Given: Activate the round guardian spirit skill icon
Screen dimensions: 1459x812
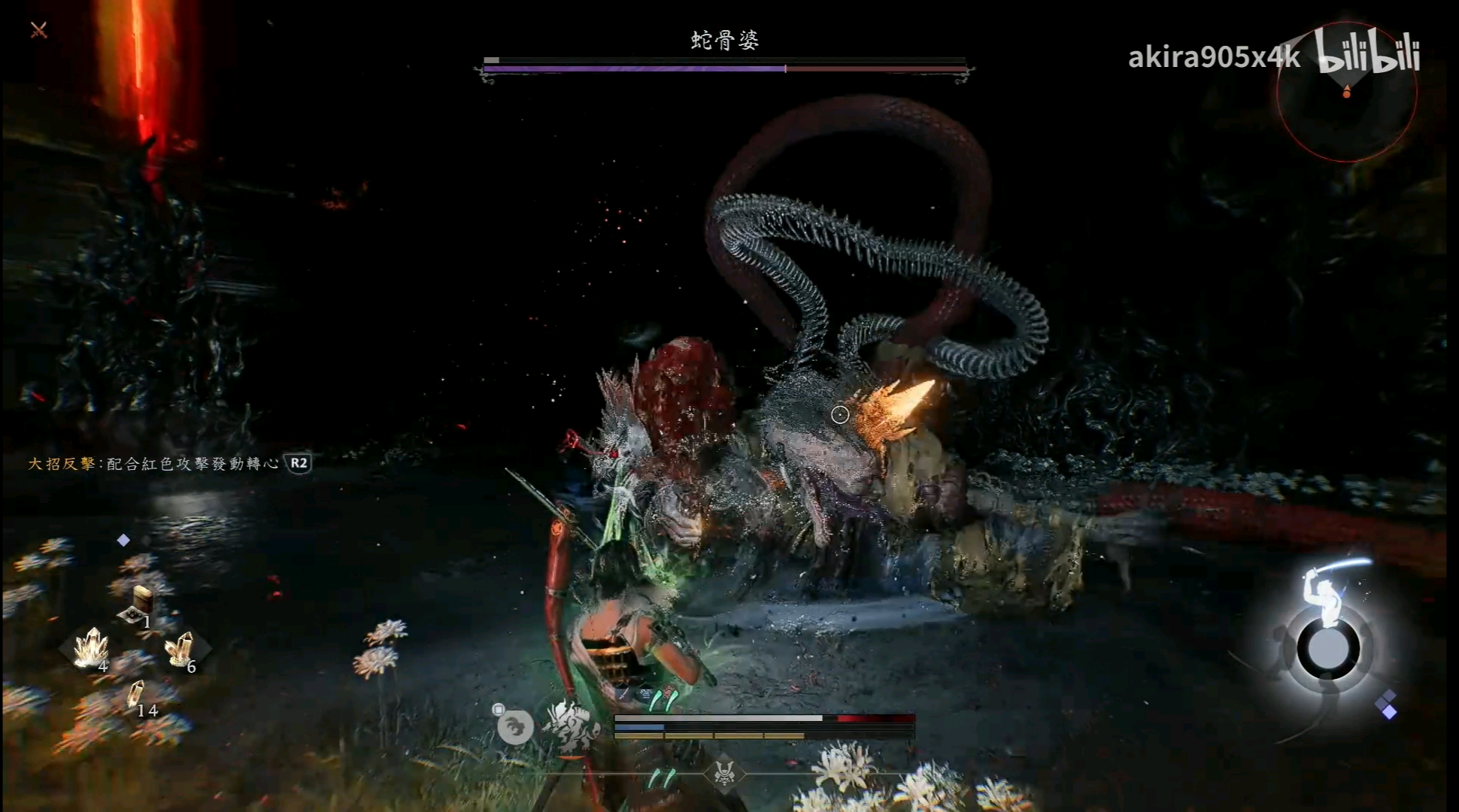Looking at the screenshot, I should coord(515,727).
